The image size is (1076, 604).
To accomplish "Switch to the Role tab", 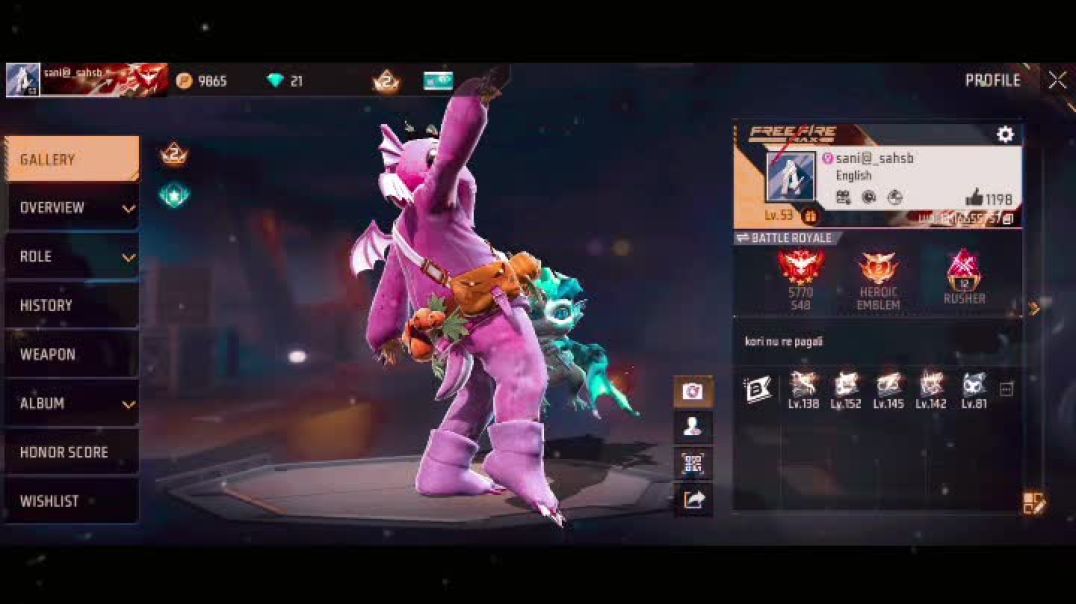I will [71, 257].
